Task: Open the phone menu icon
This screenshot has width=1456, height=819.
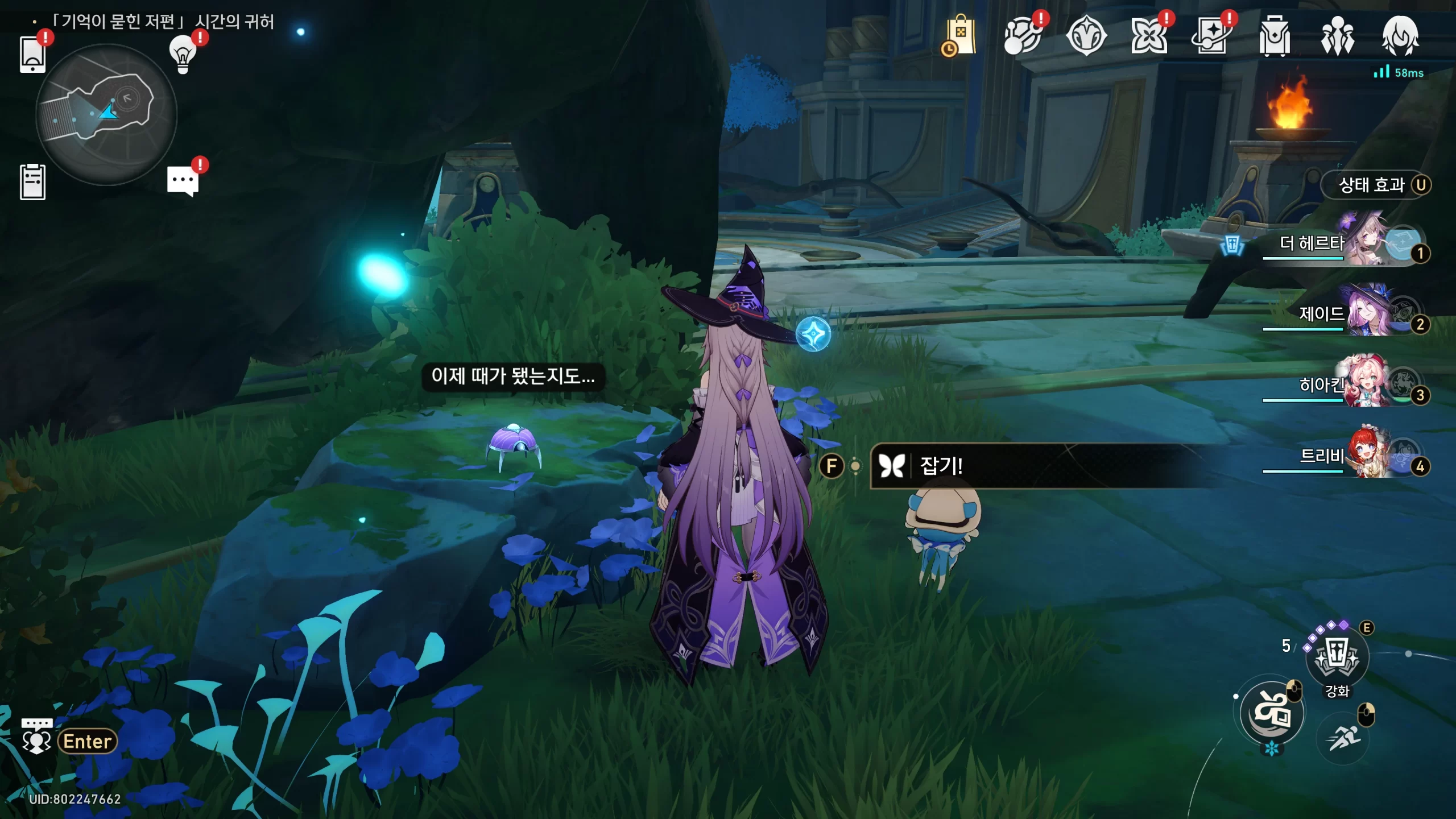Action: pyautogui.click(x=32, y=55)
